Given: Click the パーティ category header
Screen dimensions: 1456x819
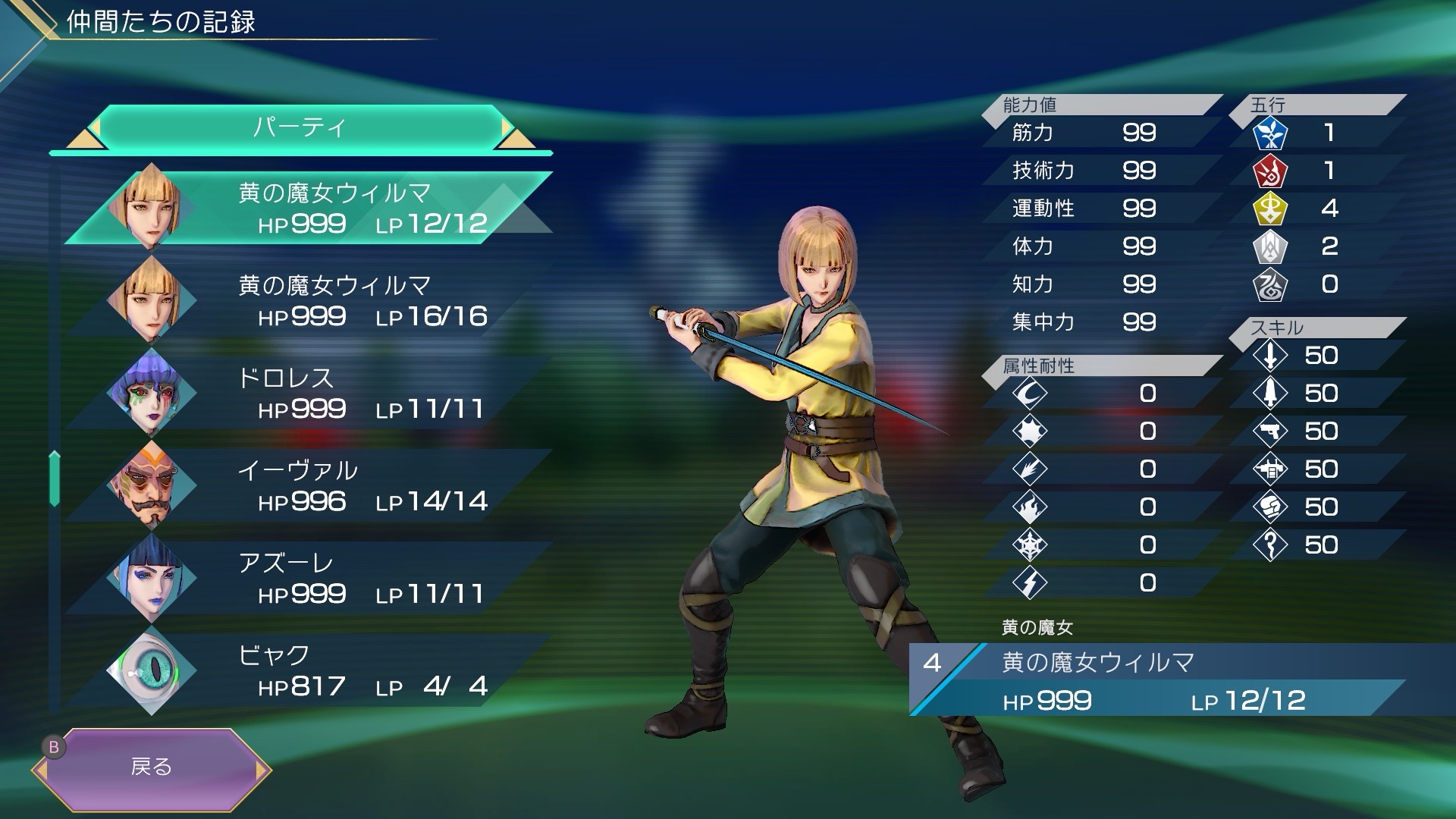Looking at the screenshot, I should pos(300,127).
